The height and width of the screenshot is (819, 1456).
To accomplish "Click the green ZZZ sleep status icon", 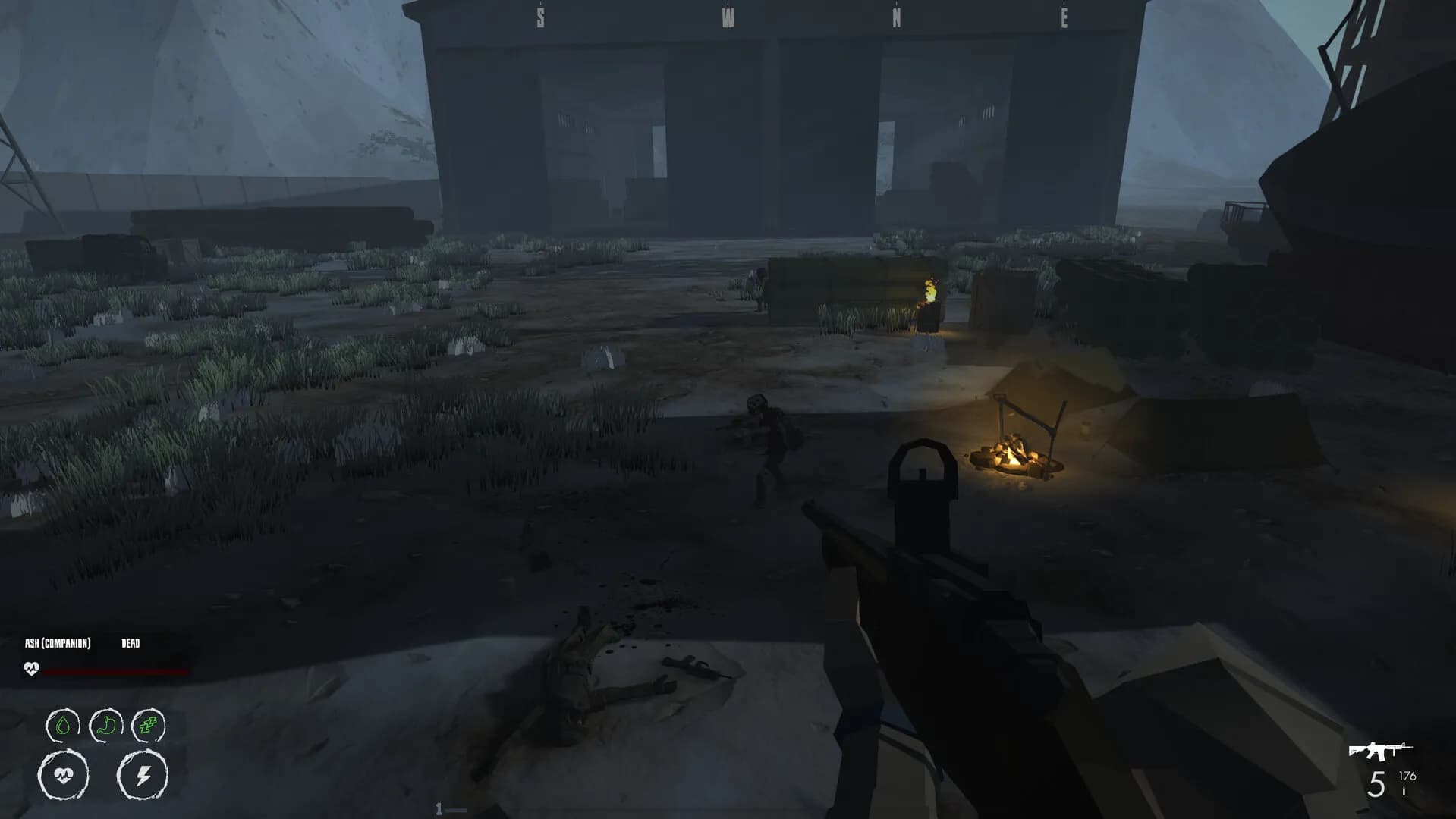I will [x=149, y=726].
